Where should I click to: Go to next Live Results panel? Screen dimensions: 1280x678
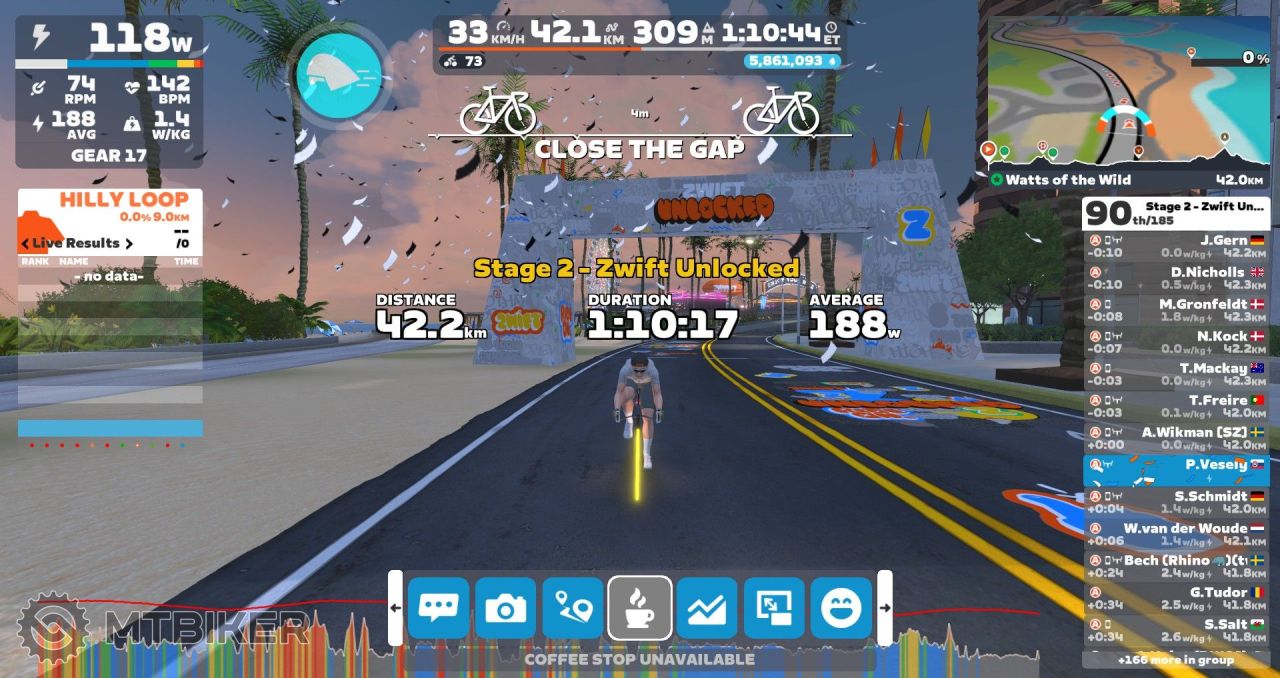pos(129,243)
